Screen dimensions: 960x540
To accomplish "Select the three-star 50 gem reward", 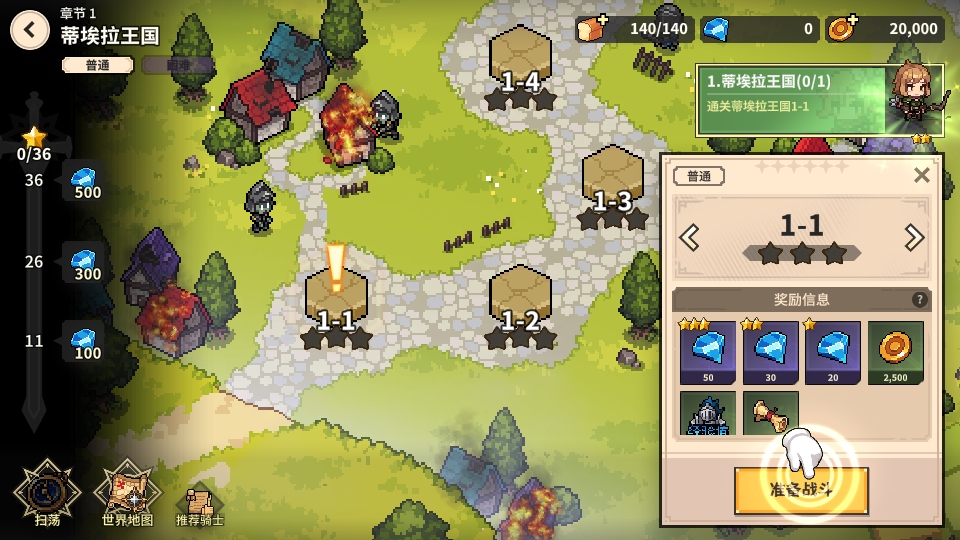I will [708, 353].
